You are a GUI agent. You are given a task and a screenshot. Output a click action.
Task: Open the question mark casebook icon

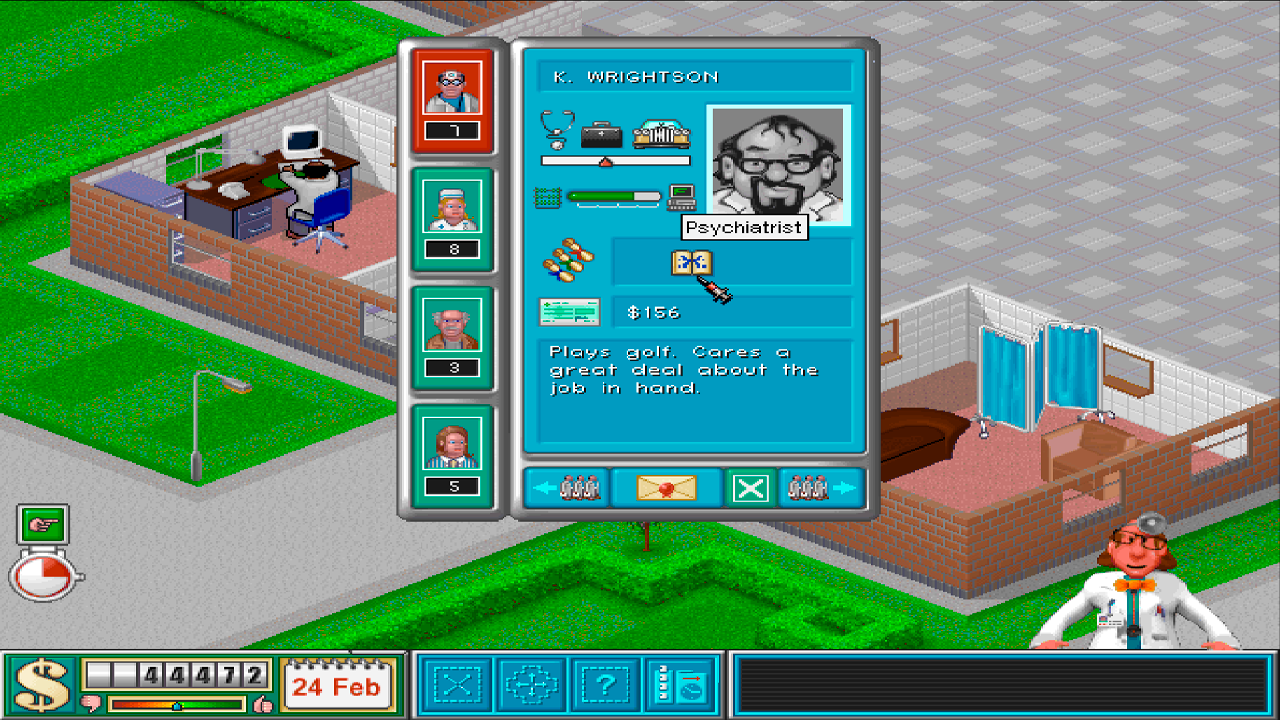point(606,685)
